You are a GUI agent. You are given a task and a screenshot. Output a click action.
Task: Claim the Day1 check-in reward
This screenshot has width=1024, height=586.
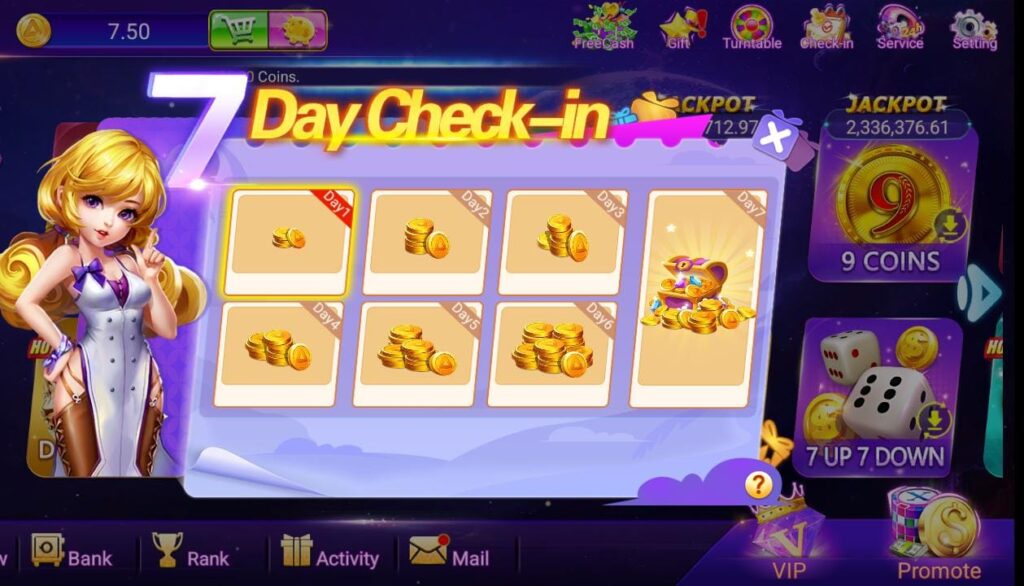point(288,241)
